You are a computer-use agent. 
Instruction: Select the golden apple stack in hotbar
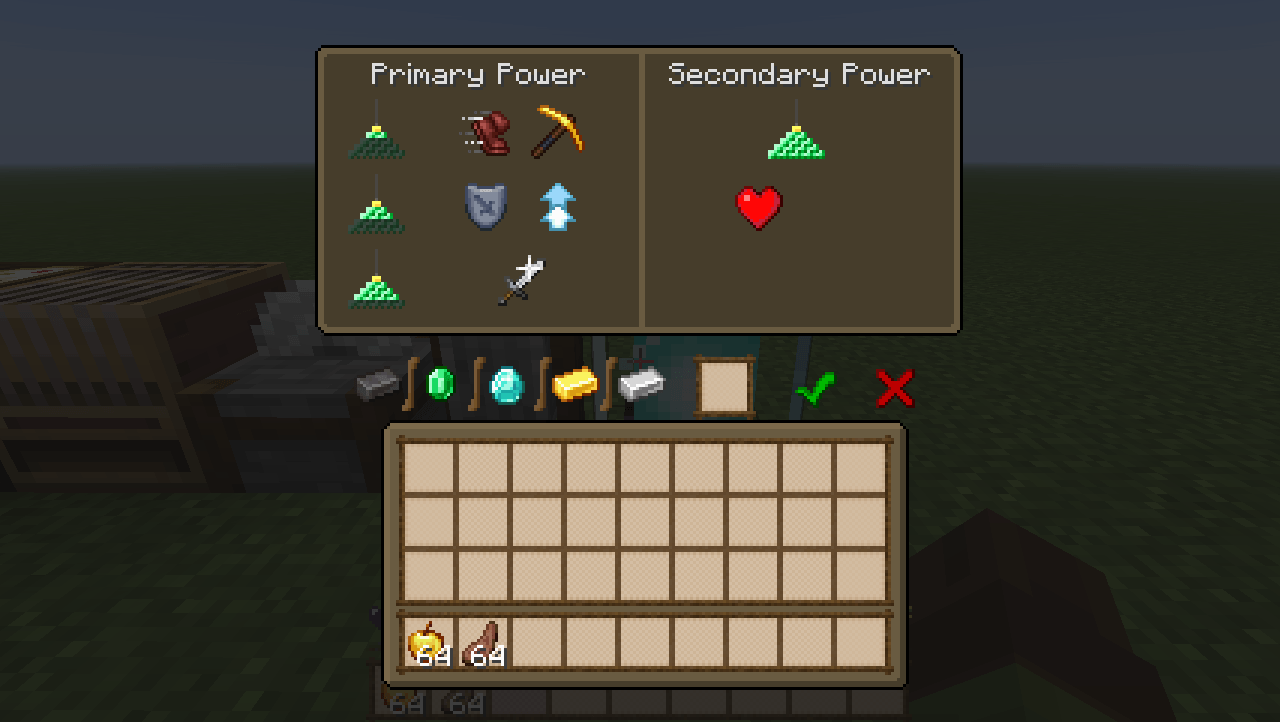[426, 645]
